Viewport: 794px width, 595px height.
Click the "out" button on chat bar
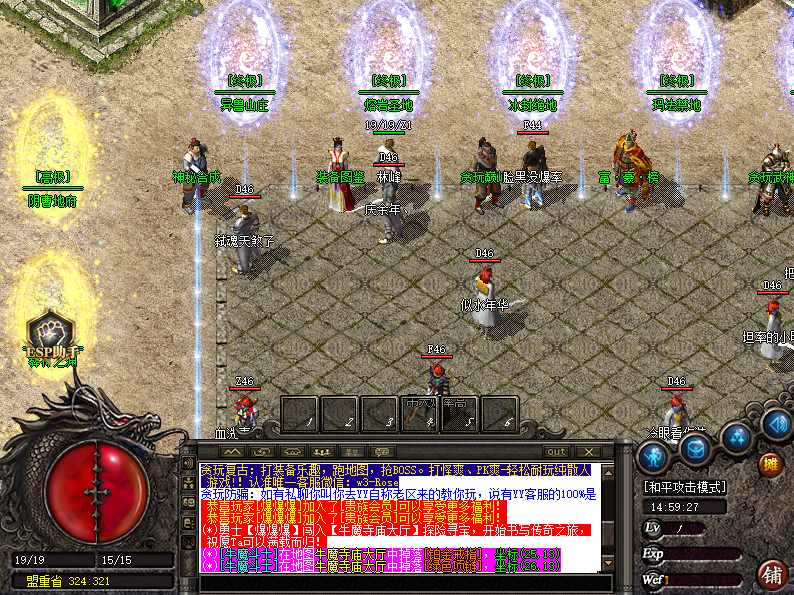[x=556, y=452]
